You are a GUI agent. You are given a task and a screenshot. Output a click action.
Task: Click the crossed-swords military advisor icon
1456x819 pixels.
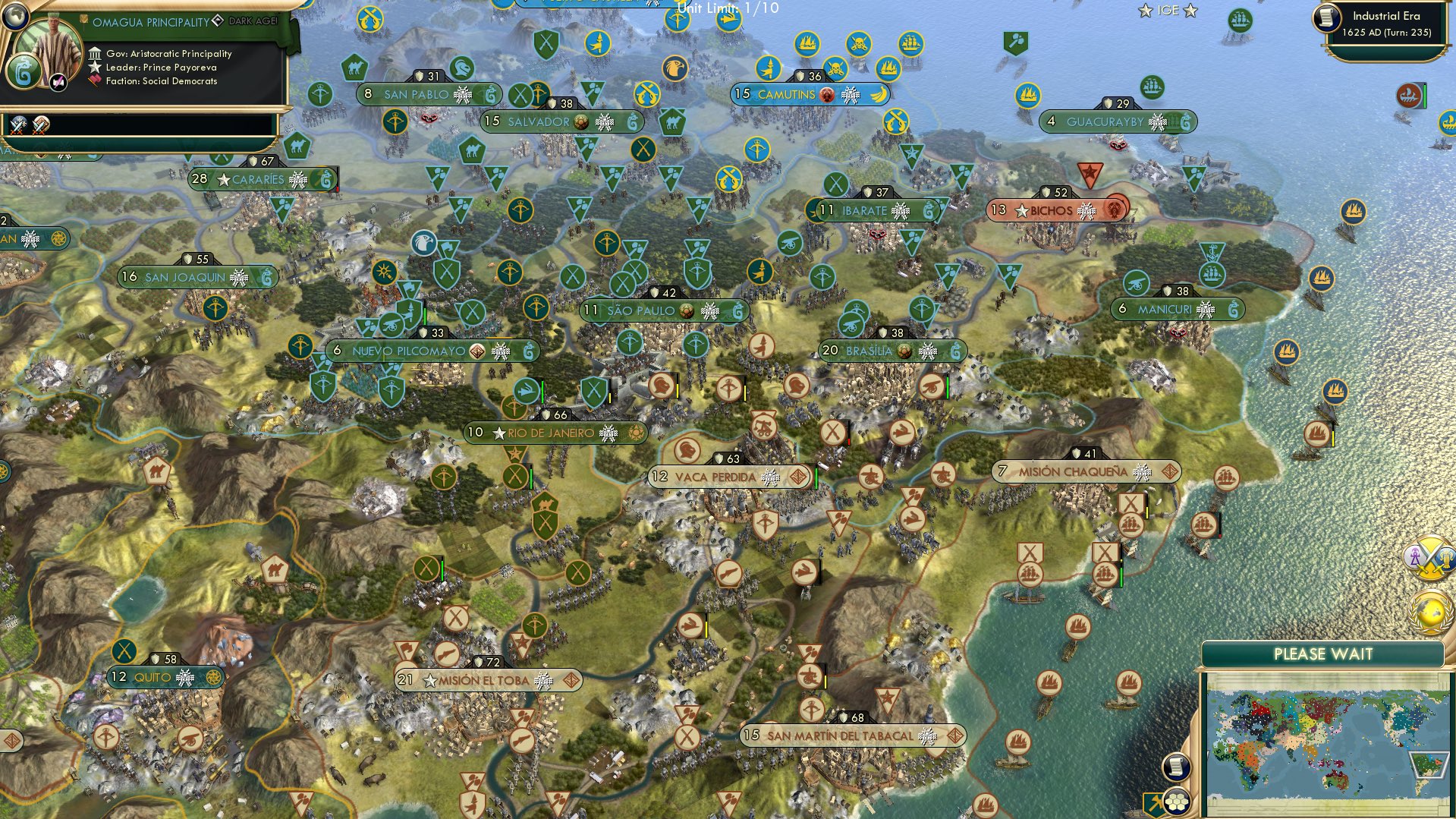(1431, 559)
